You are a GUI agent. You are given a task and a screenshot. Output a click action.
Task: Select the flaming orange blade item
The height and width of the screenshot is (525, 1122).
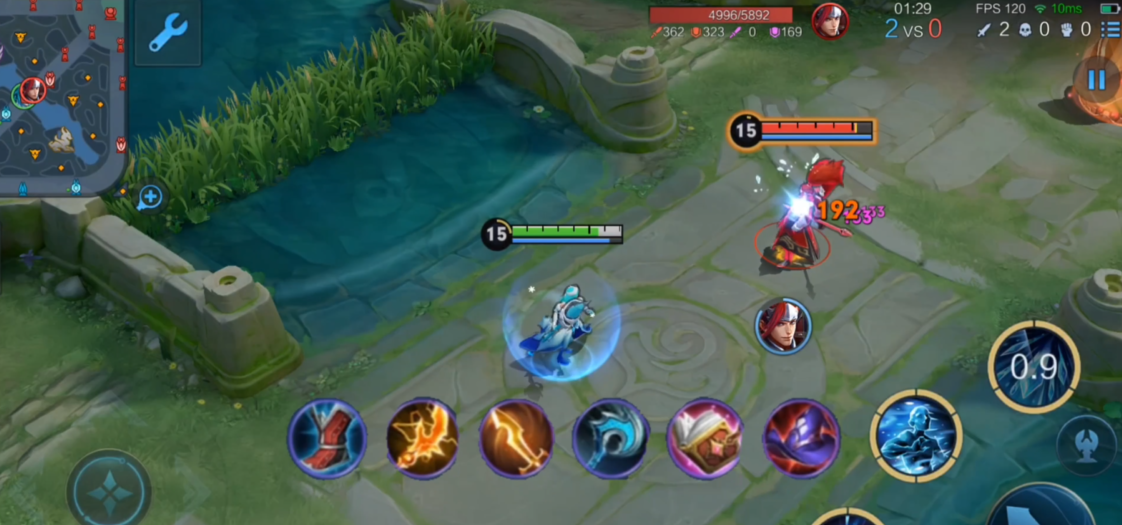coord(422,438)
